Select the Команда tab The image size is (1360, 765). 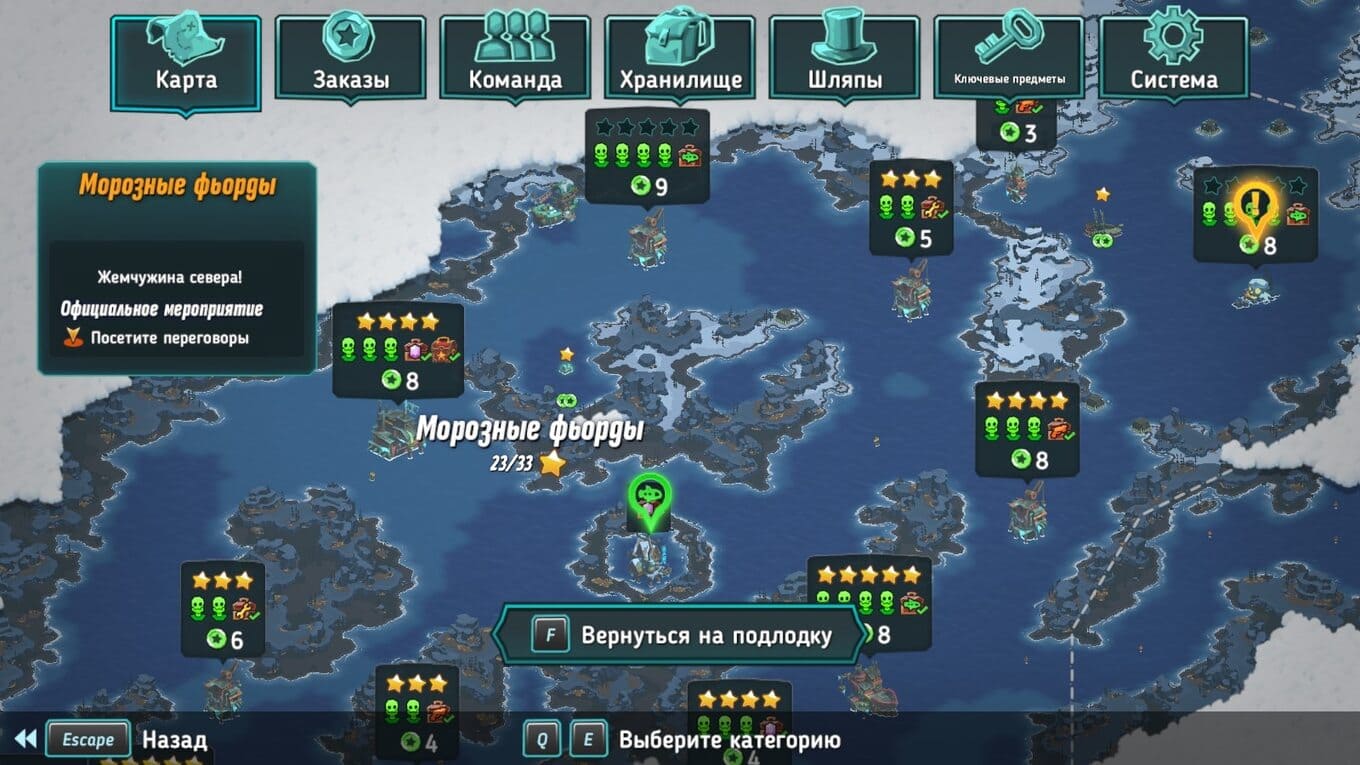click(x=515, y=58)
